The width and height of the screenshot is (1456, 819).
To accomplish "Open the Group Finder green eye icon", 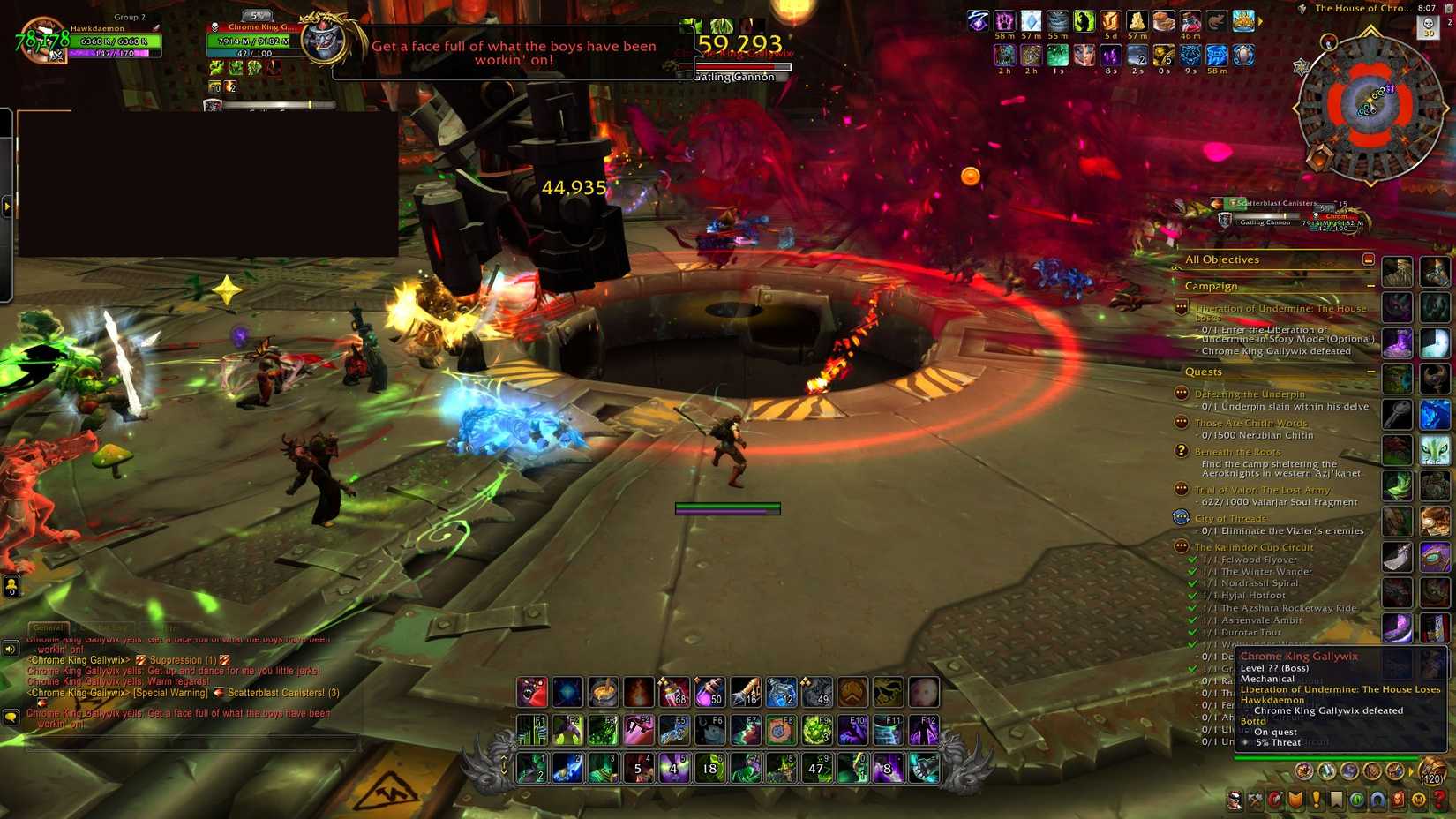I will (x=1355, y=801).
